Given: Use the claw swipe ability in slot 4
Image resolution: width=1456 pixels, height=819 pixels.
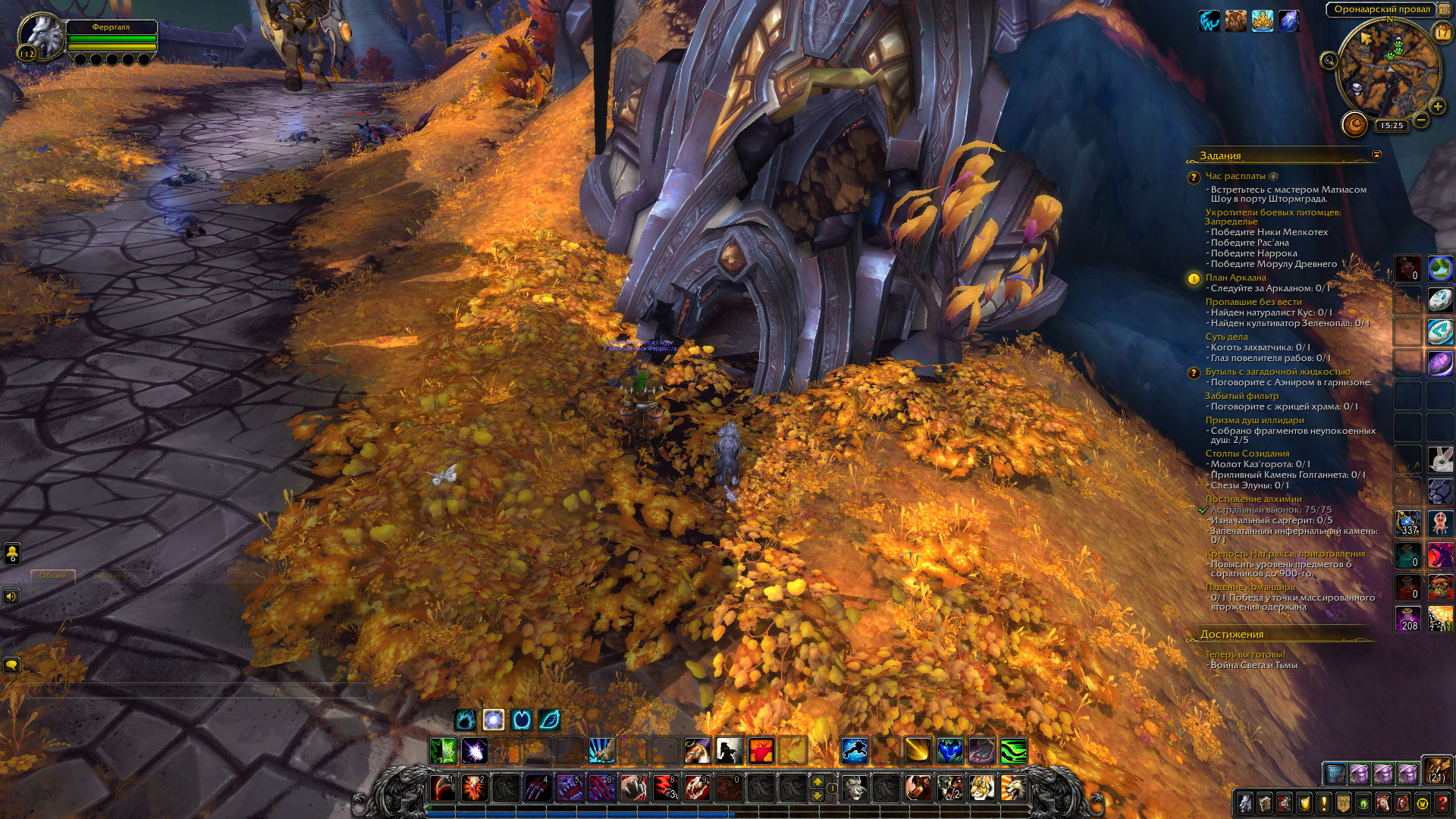Looking at the screenshot, I should tap(538, 789).
